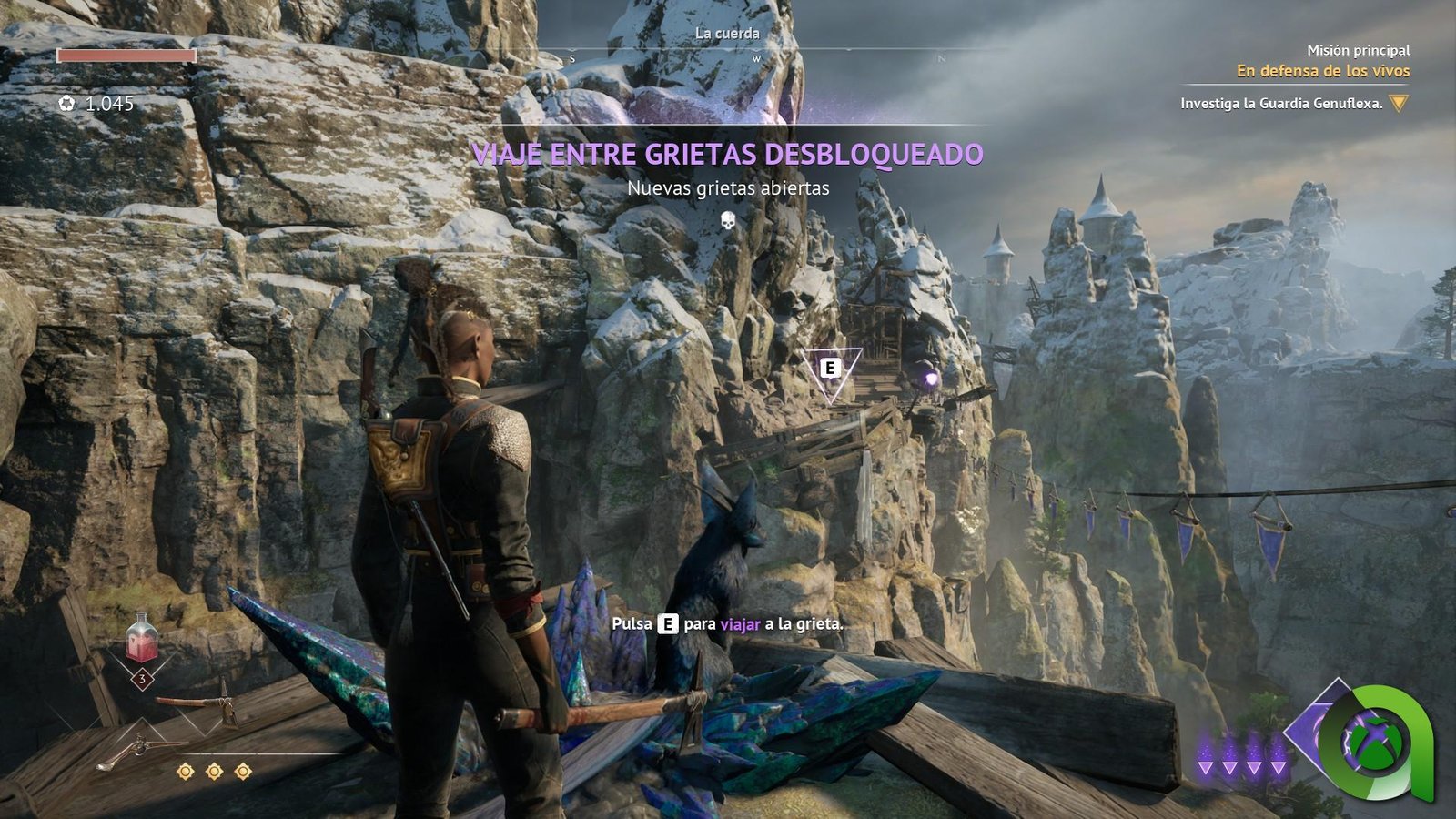Click the skull marker below the notification
1456x819 pixels.
[728, 220]
